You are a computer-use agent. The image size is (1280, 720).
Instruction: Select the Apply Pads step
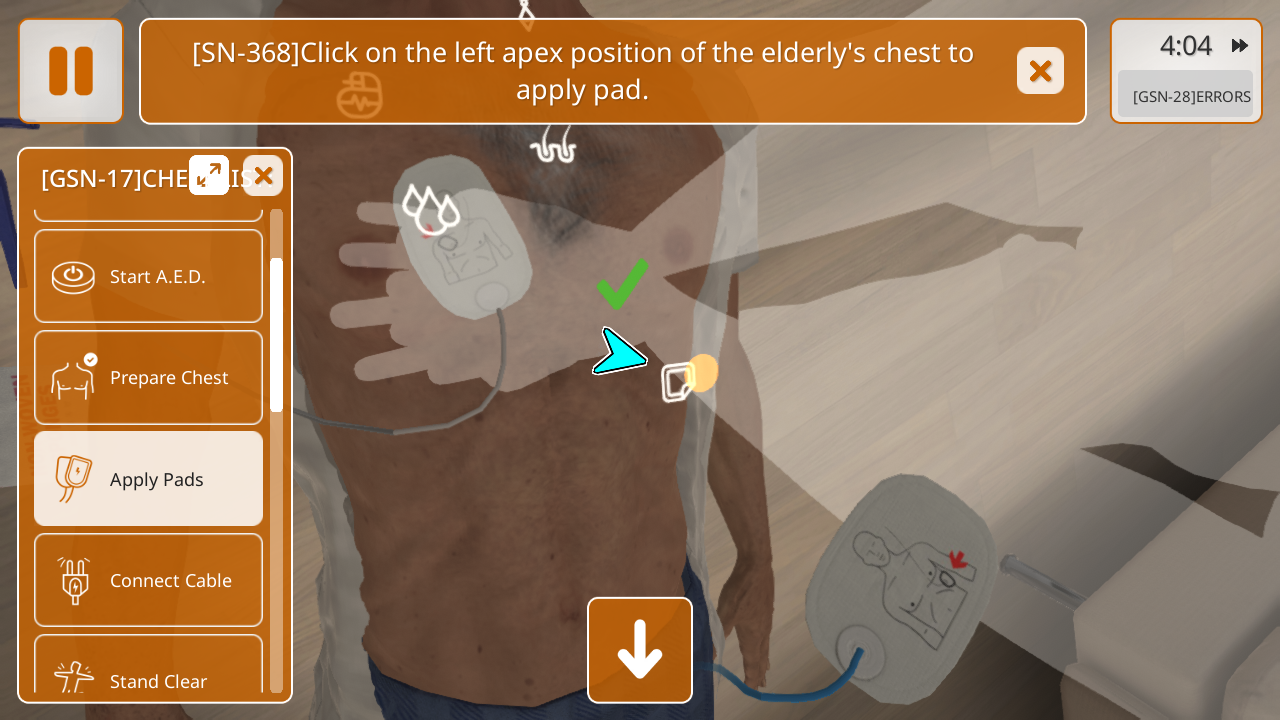point(148,479)
